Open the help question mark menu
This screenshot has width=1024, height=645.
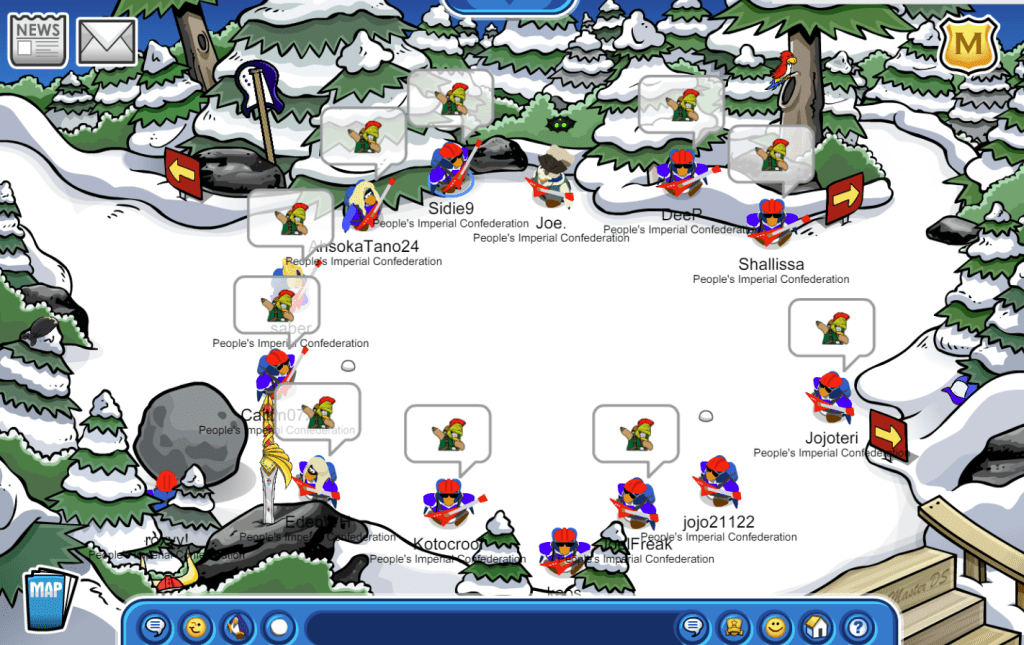856,628
